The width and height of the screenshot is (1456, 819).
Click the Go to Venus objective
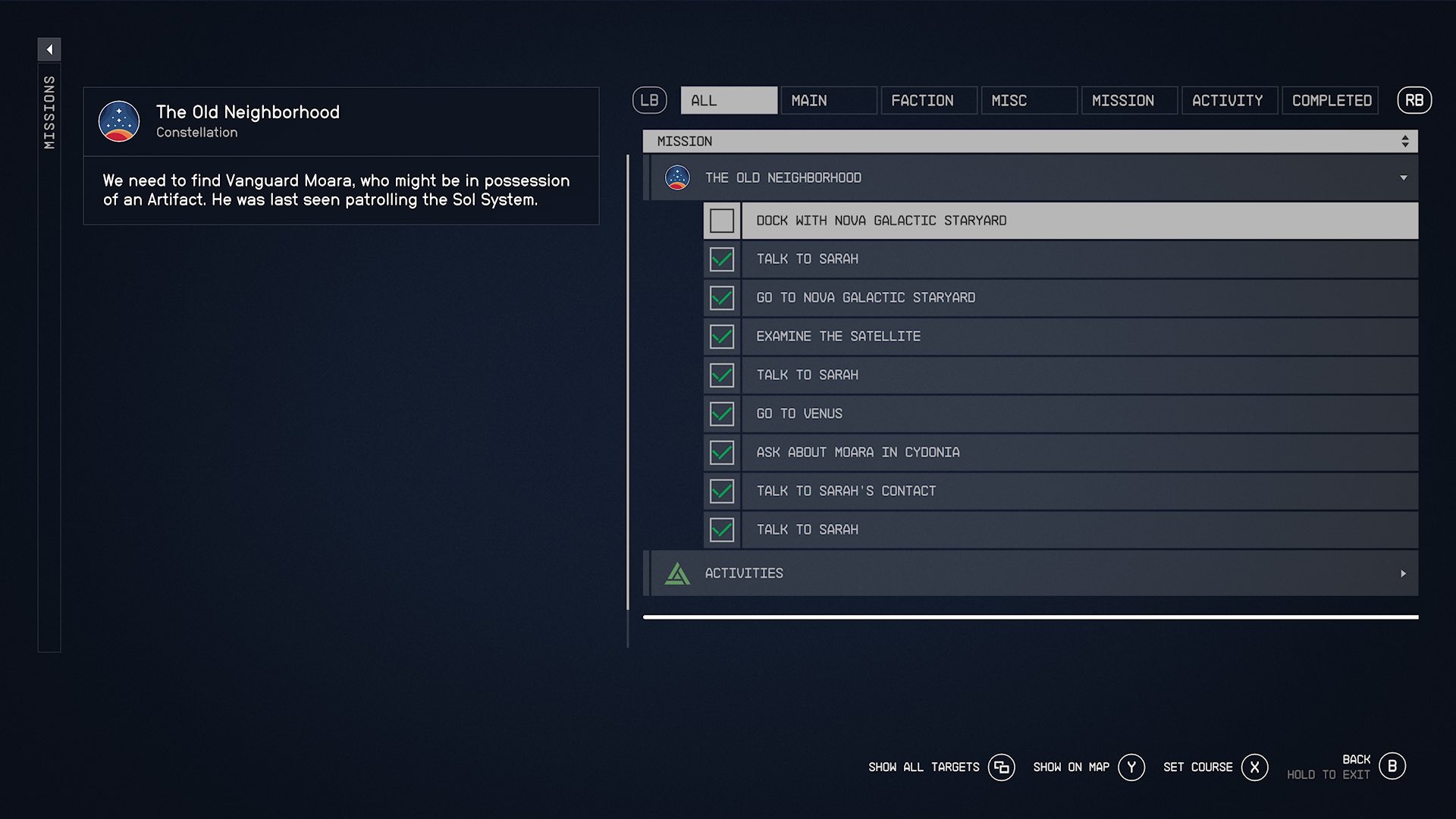click(1062, 414)
